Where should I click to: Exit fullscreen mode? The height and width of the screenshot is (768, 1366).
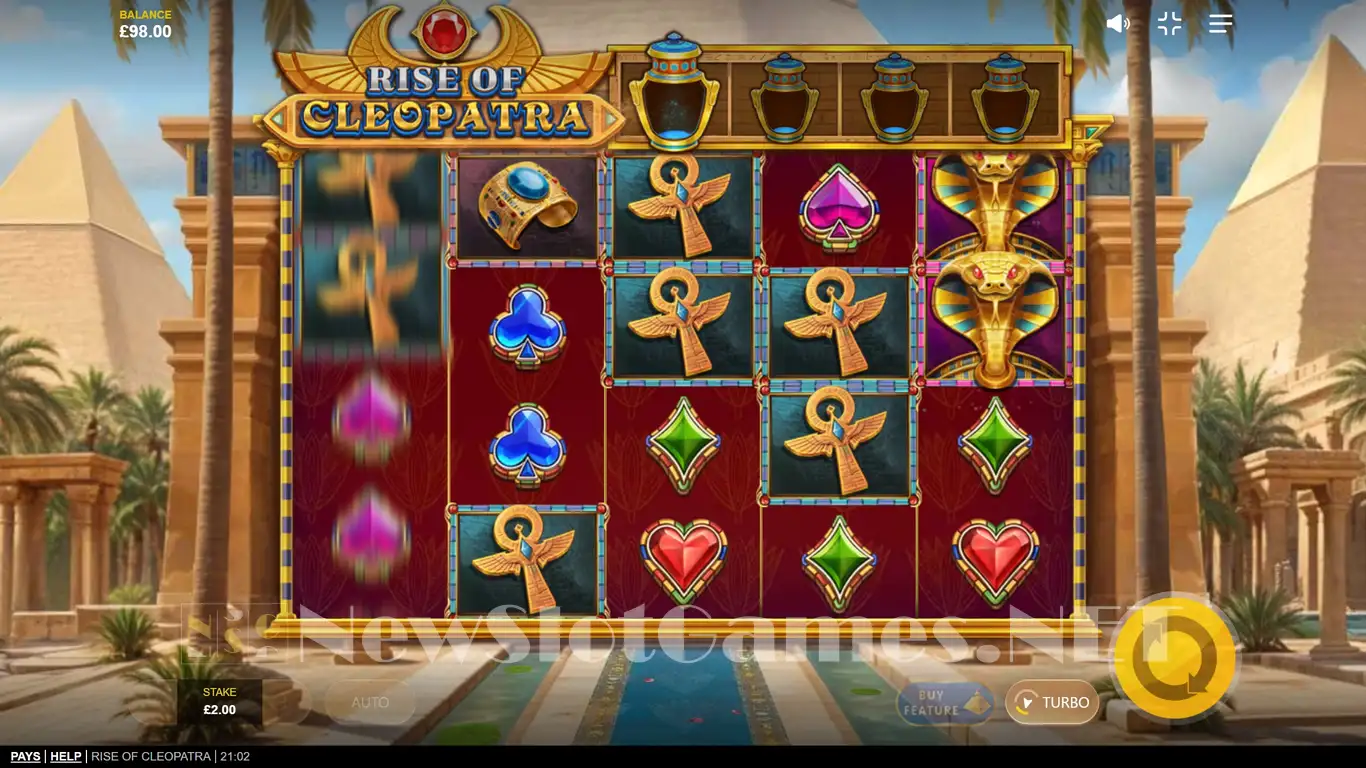1169,24
